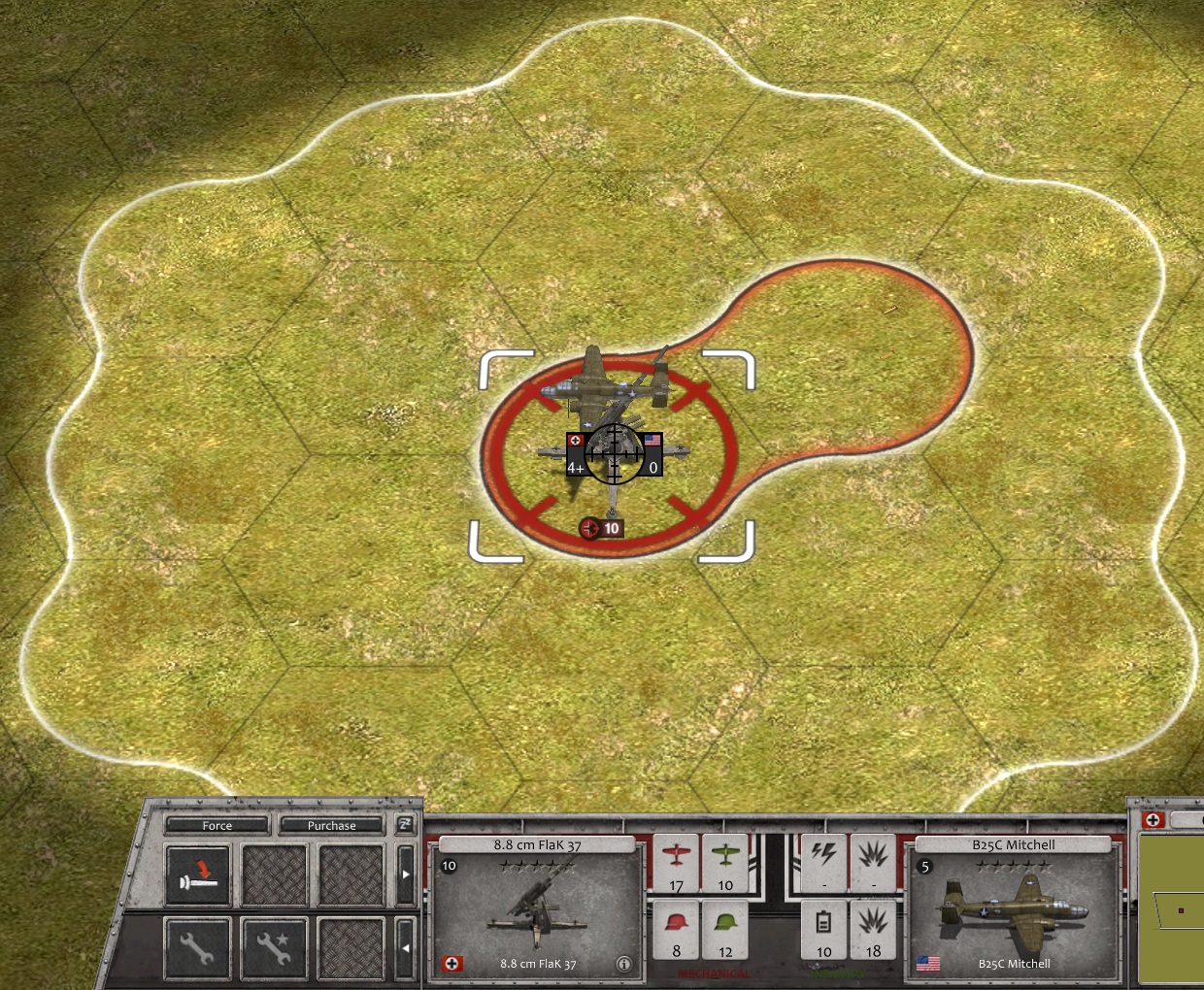This screenshot has height=990, width=1204.
Task: Open the Purchase menu
Action: point(331,825)
